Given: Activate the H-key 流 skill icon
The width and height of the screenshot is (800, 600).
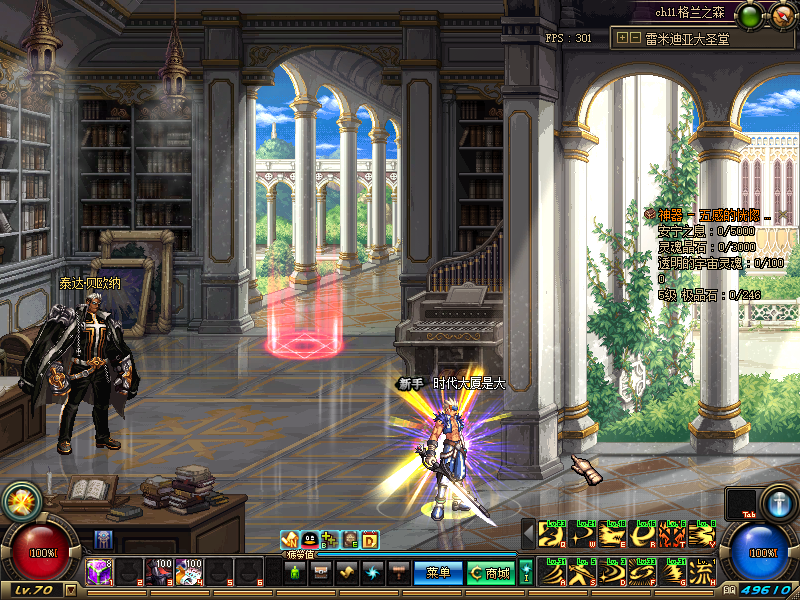Looking at the screenshot, I should (705, 572).
